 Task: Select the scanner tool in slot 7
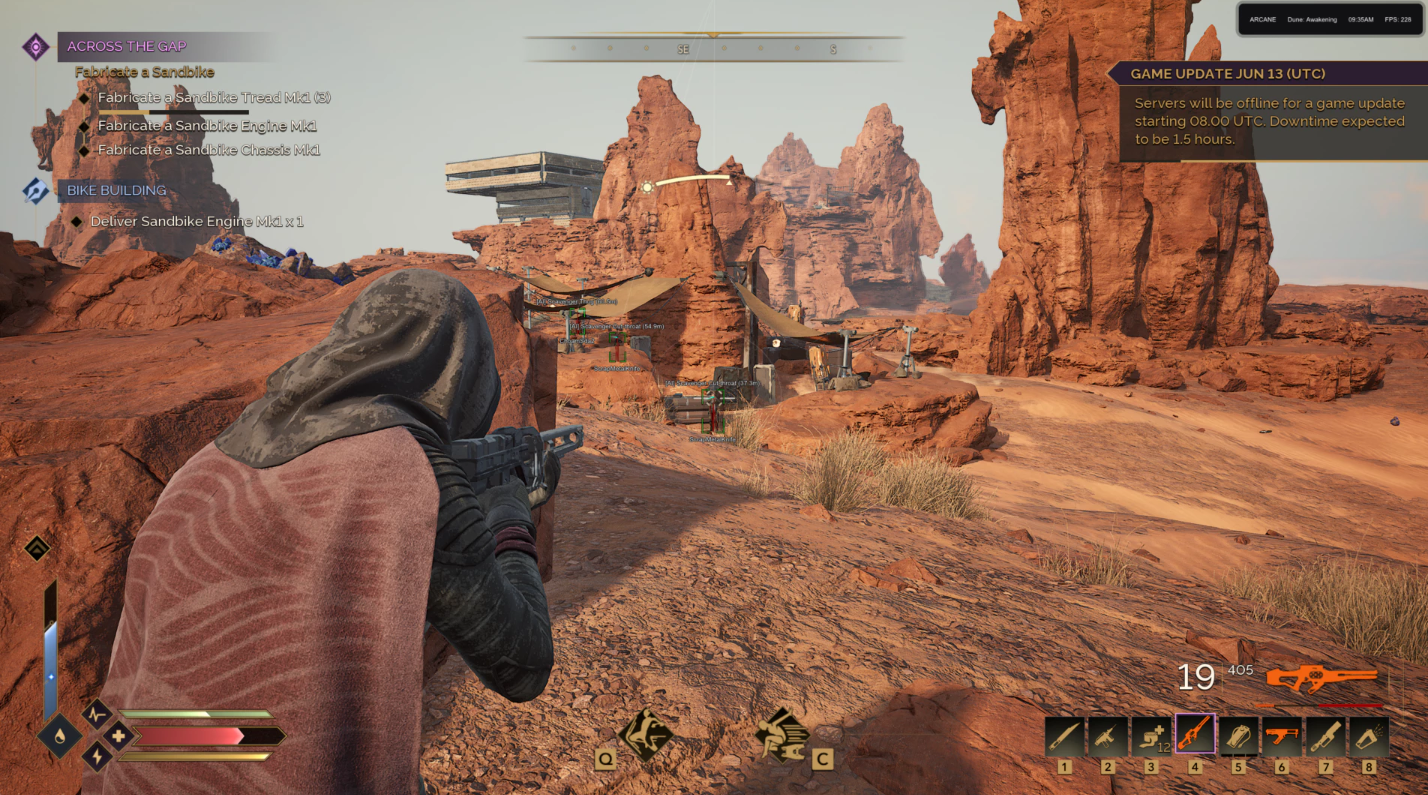tap(1326, 736)
